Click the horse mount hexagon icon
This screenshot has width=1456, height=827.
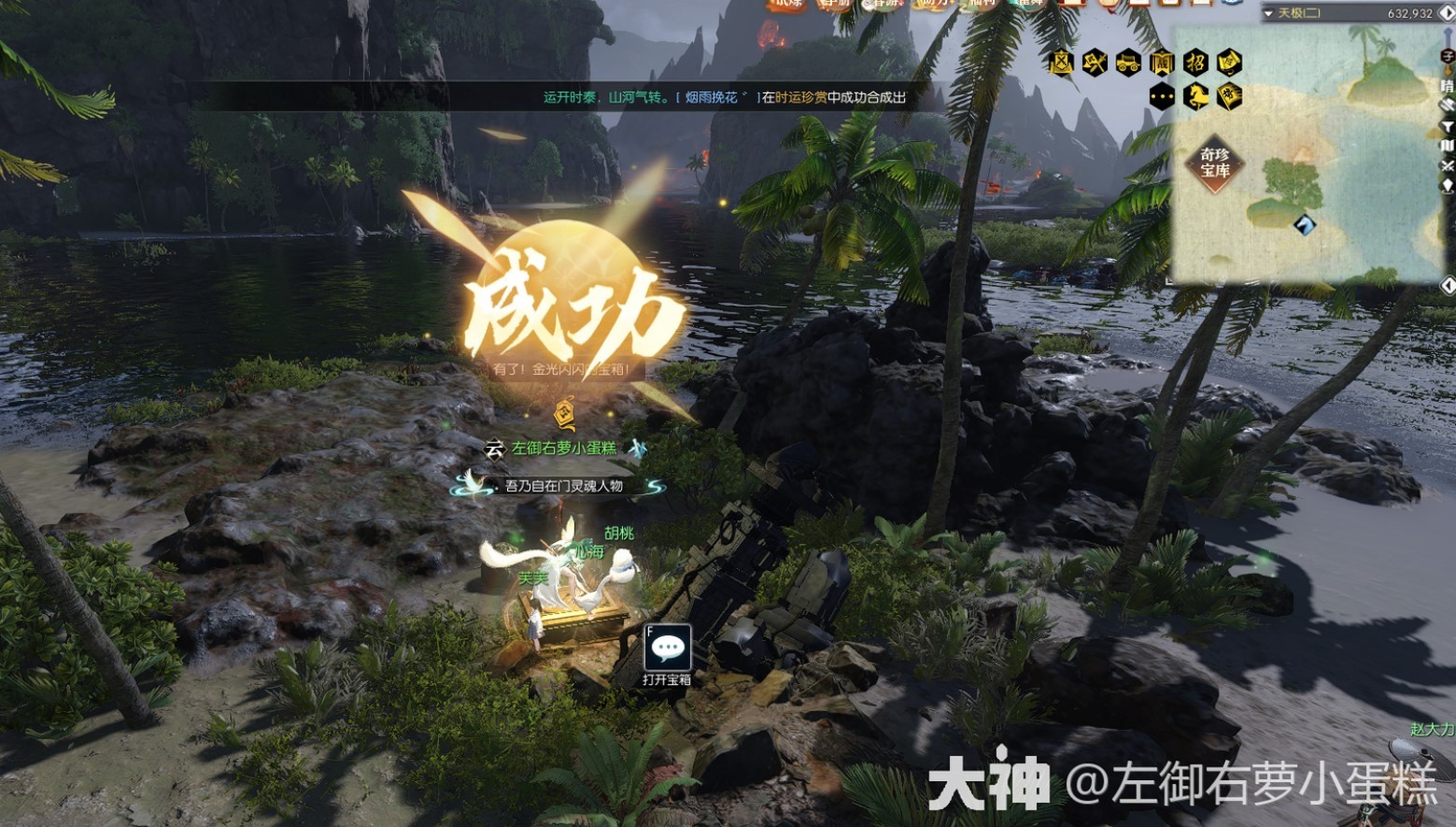[1195, 95]
